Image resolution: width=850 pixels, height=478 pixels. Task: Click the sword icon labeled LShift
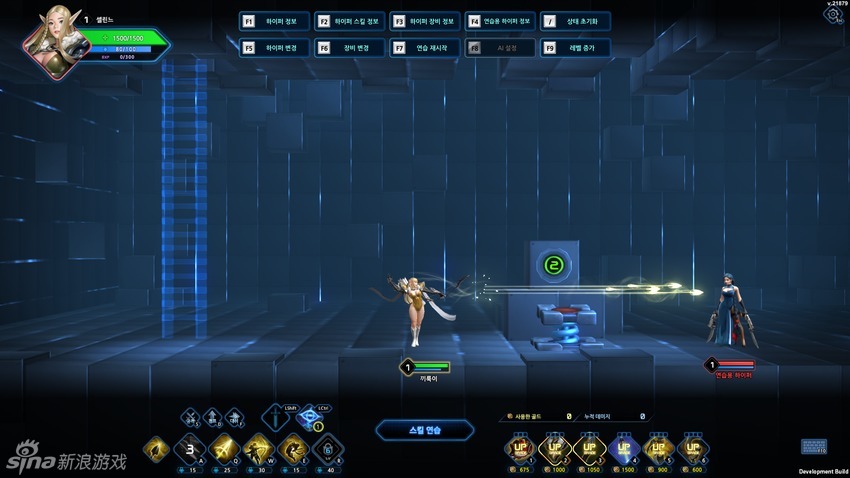pos(277,419)
